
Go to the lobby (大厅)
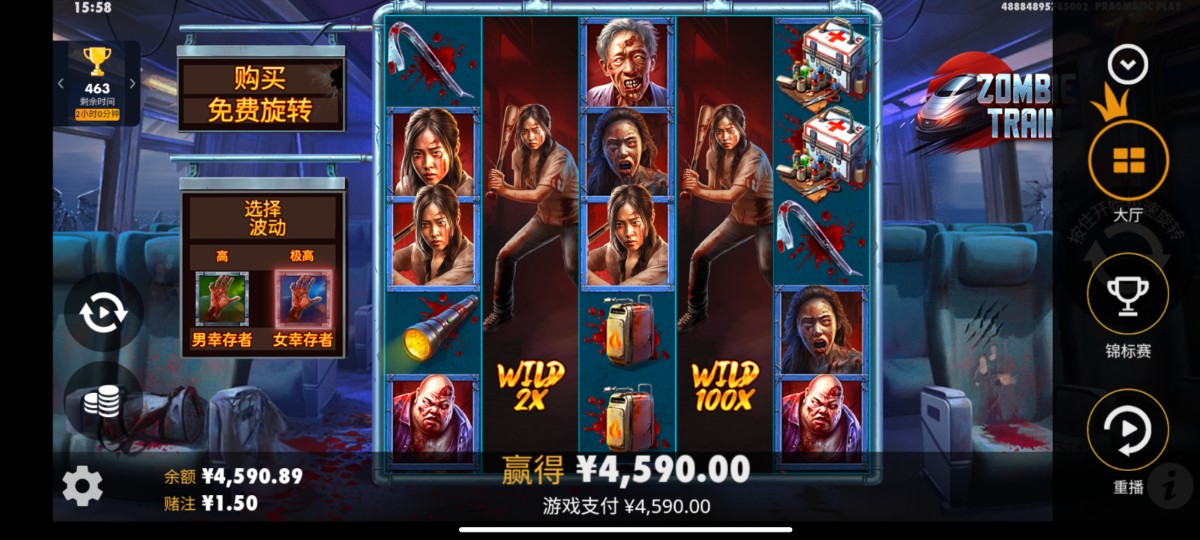(1128, 160)
